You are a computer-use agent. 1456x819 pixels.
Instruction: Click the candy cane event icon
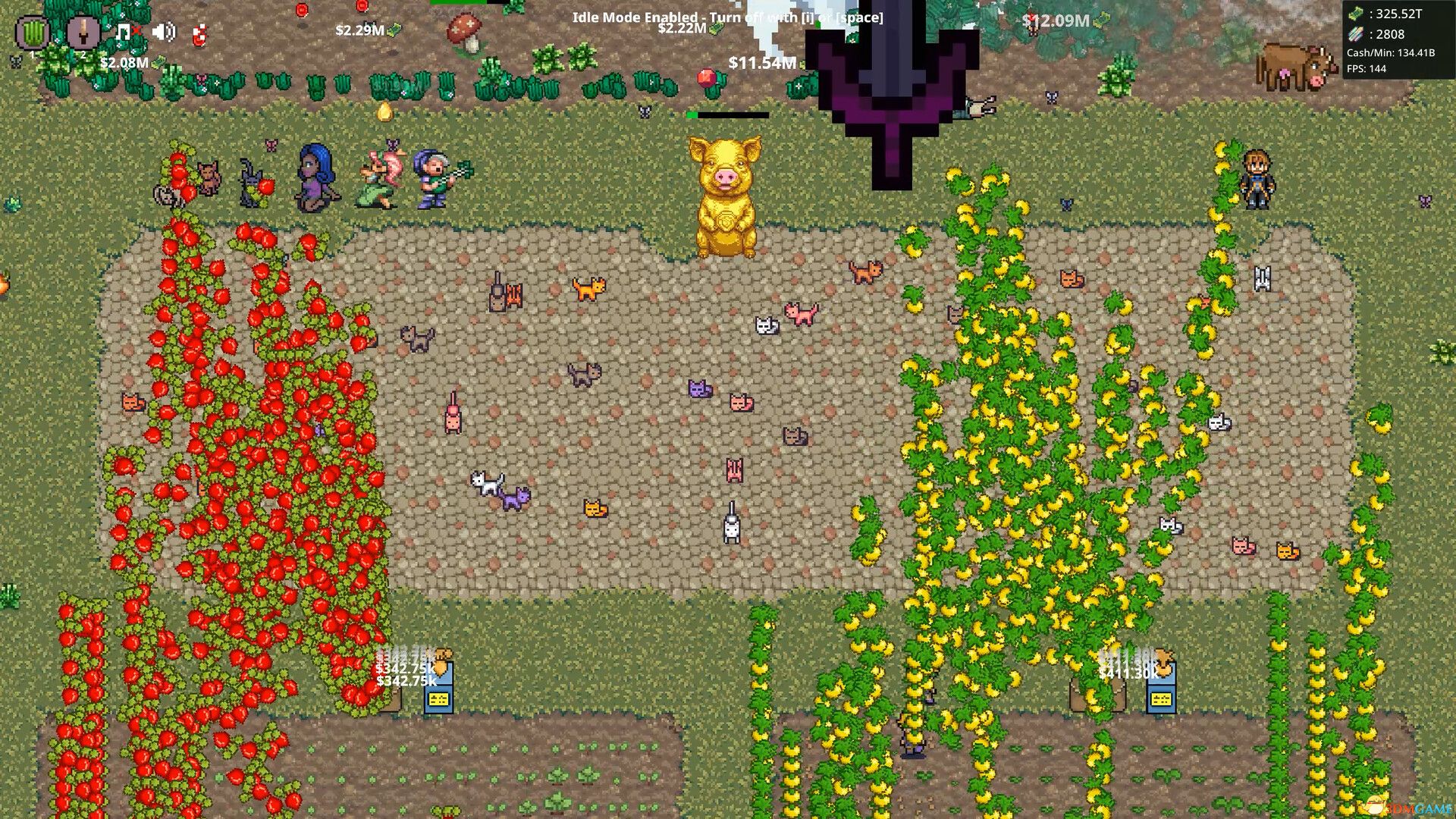[x=199, y=33]
